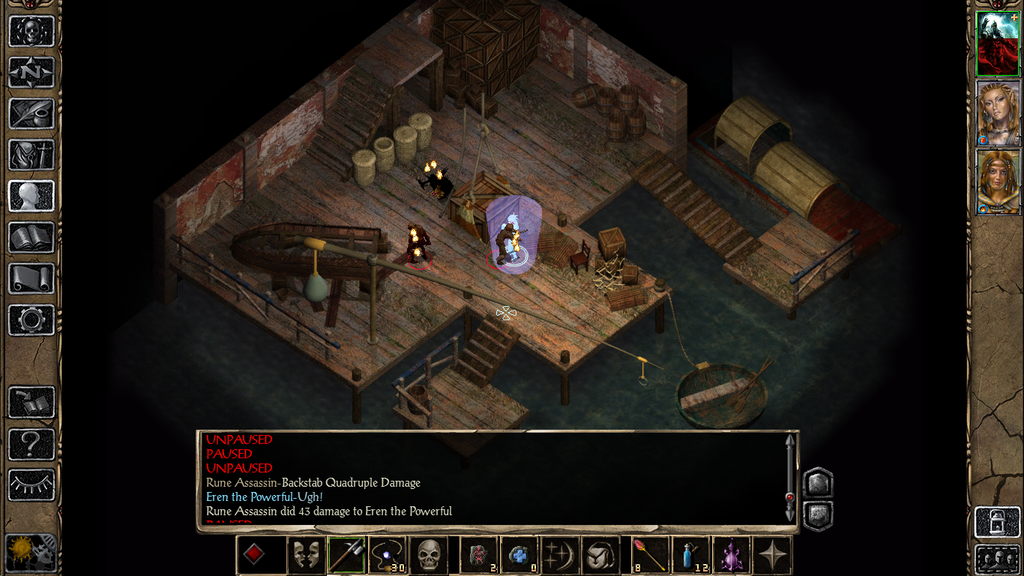The image size is (1024, 576).
Task: Open game options with the gear icon
Action: point(31,320)
